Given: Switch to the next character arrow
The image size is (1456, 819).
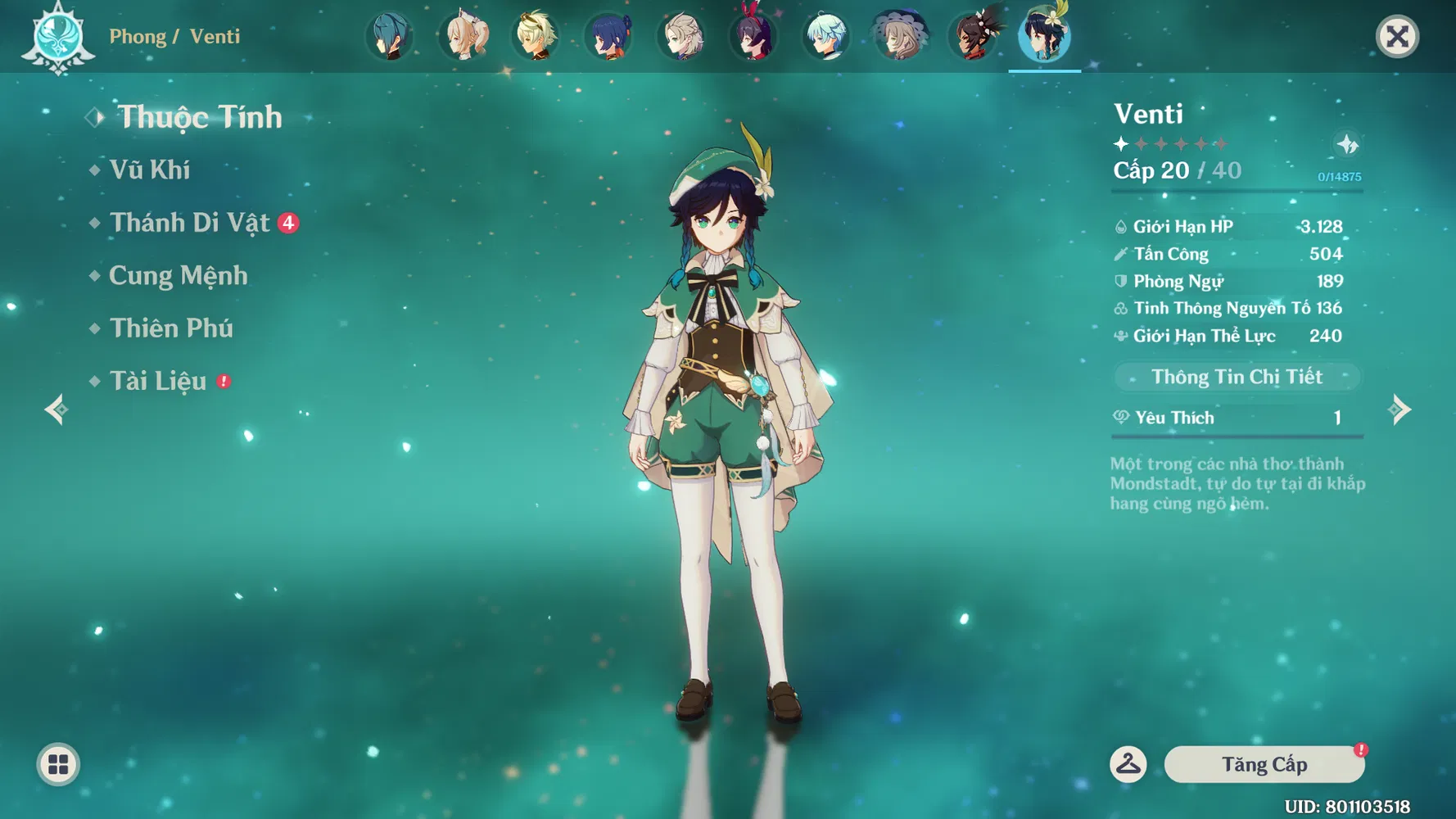Looking at the screenshot, I should [1400, 409].
